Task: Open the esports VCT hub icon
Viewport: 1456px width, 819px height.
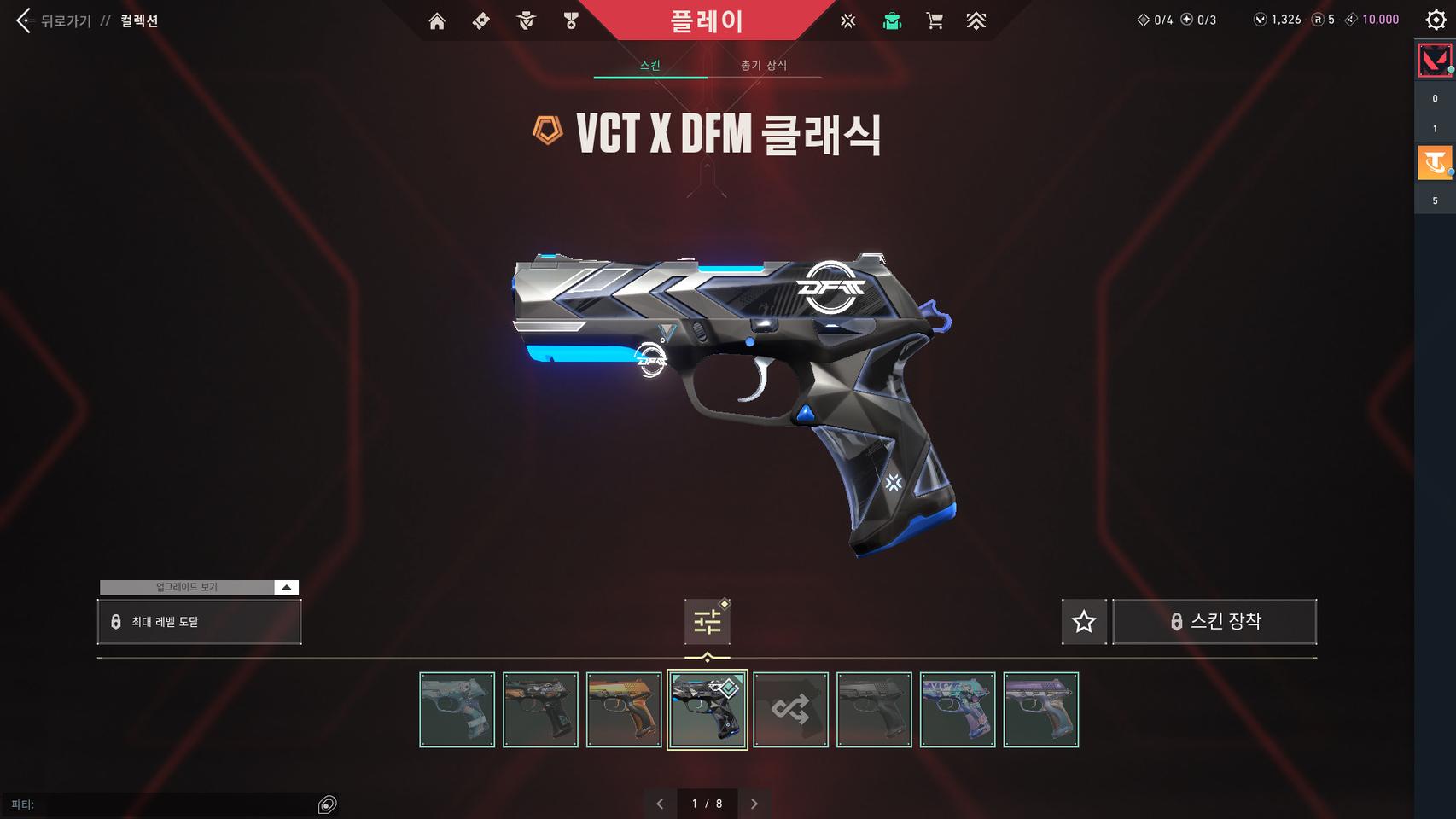Action: click(848, 21)
